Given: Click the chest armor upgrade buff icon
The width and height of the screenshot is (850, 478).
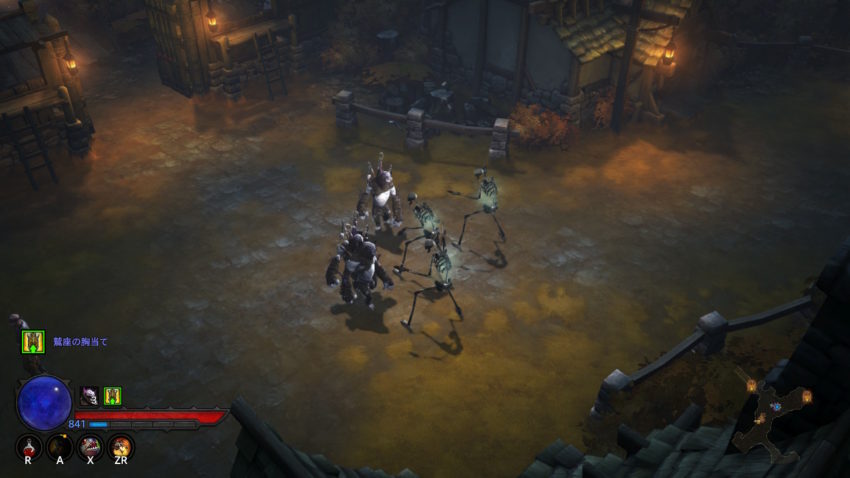Looking at the screenshot, I should 112,396.
